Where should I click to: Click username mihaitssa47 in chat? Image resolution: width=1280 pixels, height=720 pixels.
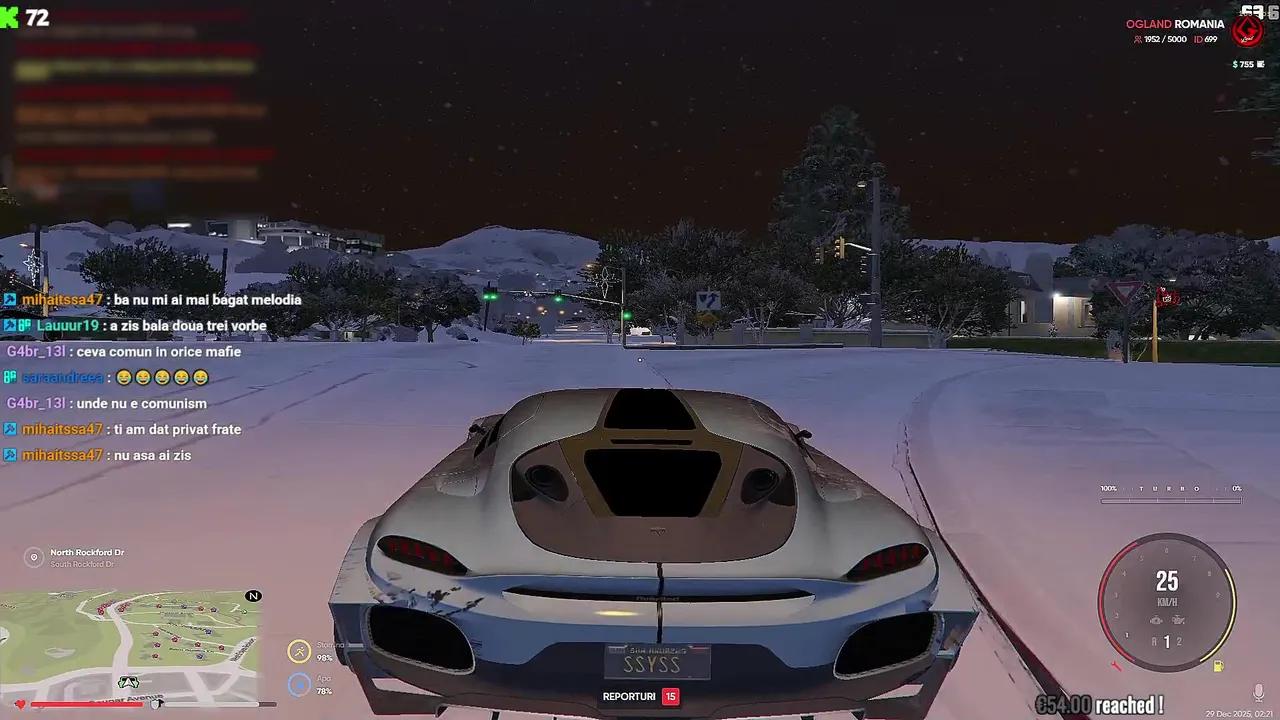point(62,299)
